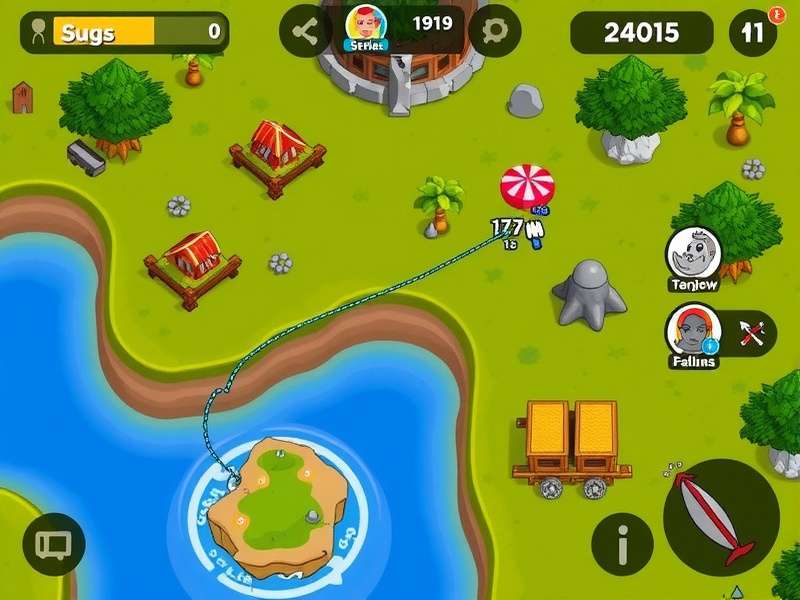This screenshot has height=600, width=800.
Task: Open the notifications counter showing 11
Action: click(x=753, y=32)
